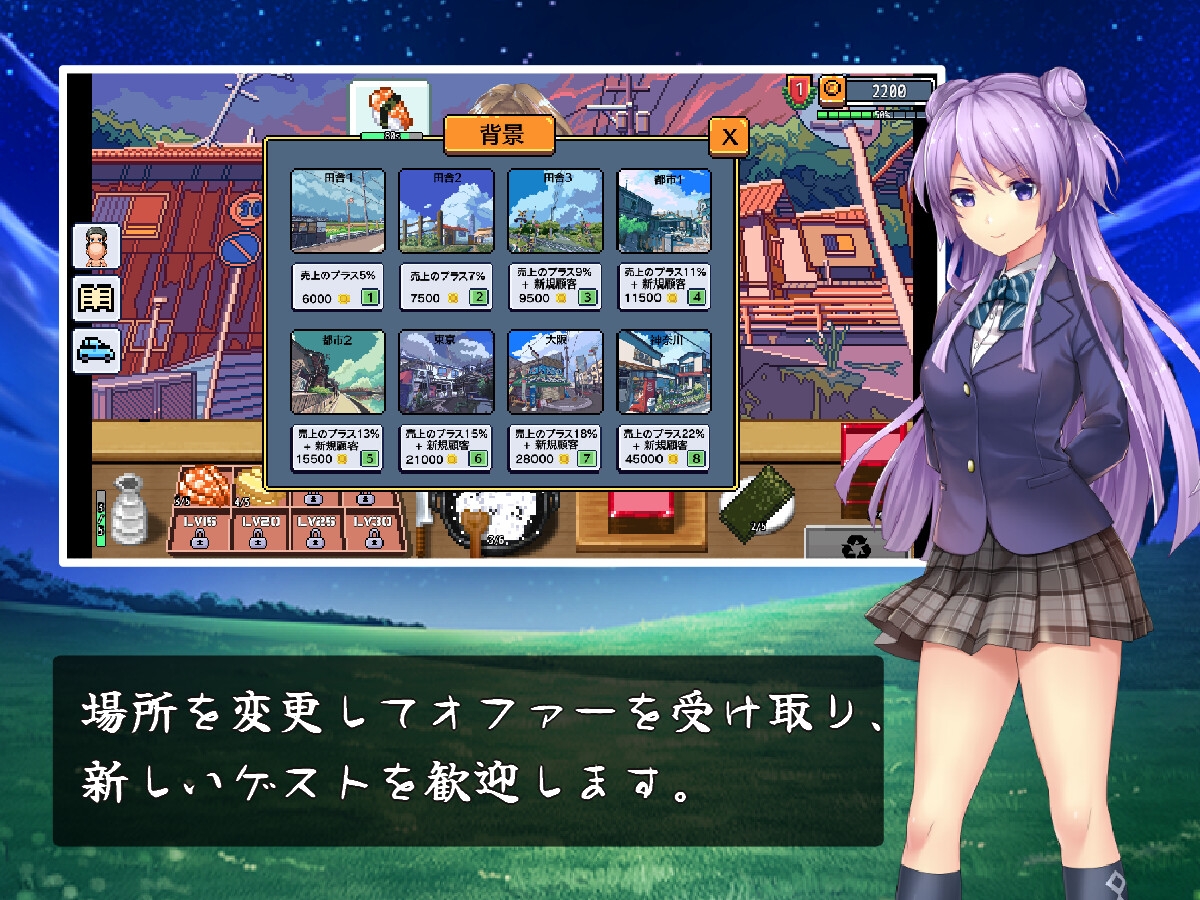Buy the 6000 coin background offer
This screenshot has width=1200, height=900.
(x=337, y=286)
